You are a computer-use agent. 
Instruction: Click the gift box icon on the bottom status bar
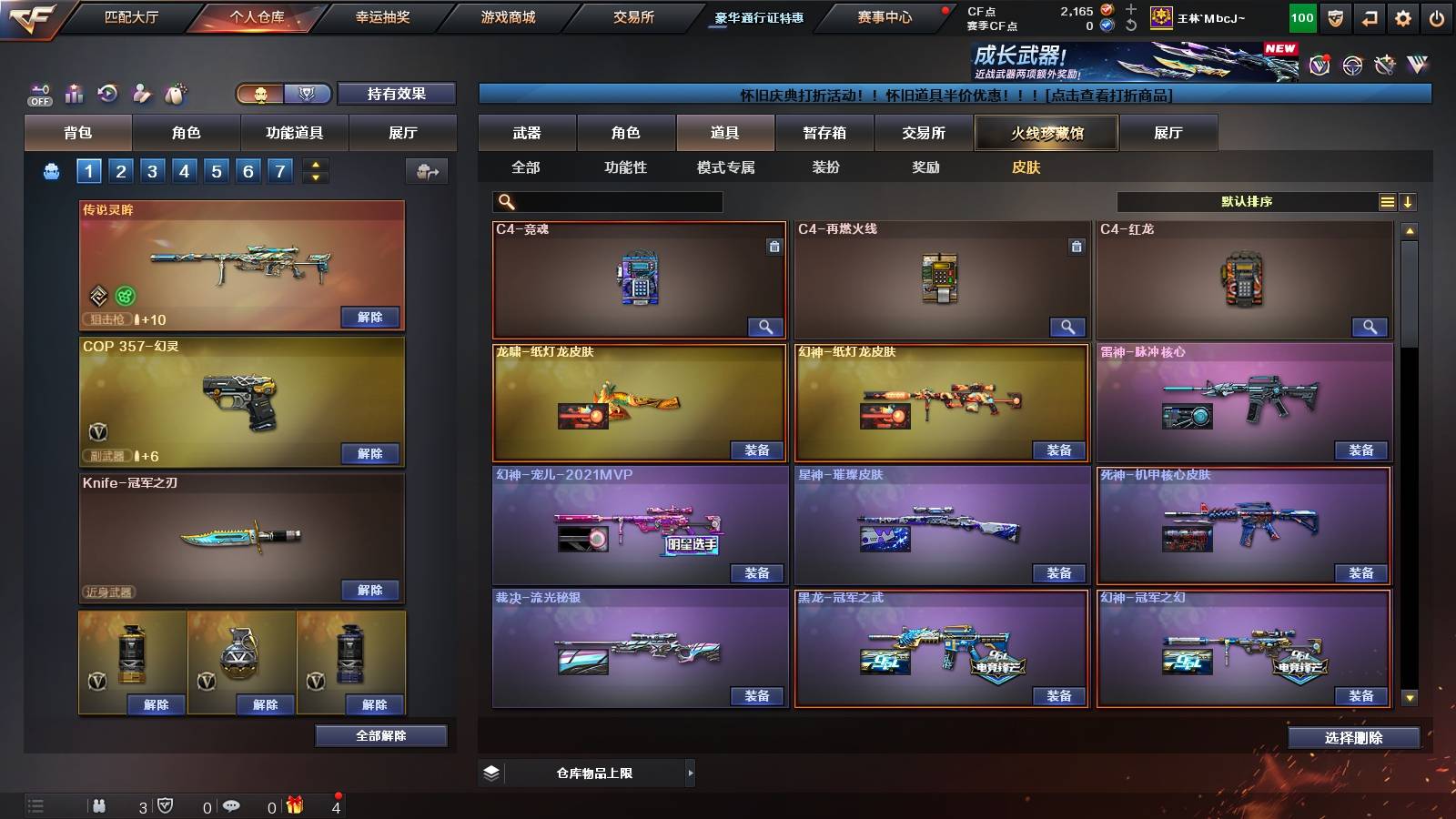295,804
